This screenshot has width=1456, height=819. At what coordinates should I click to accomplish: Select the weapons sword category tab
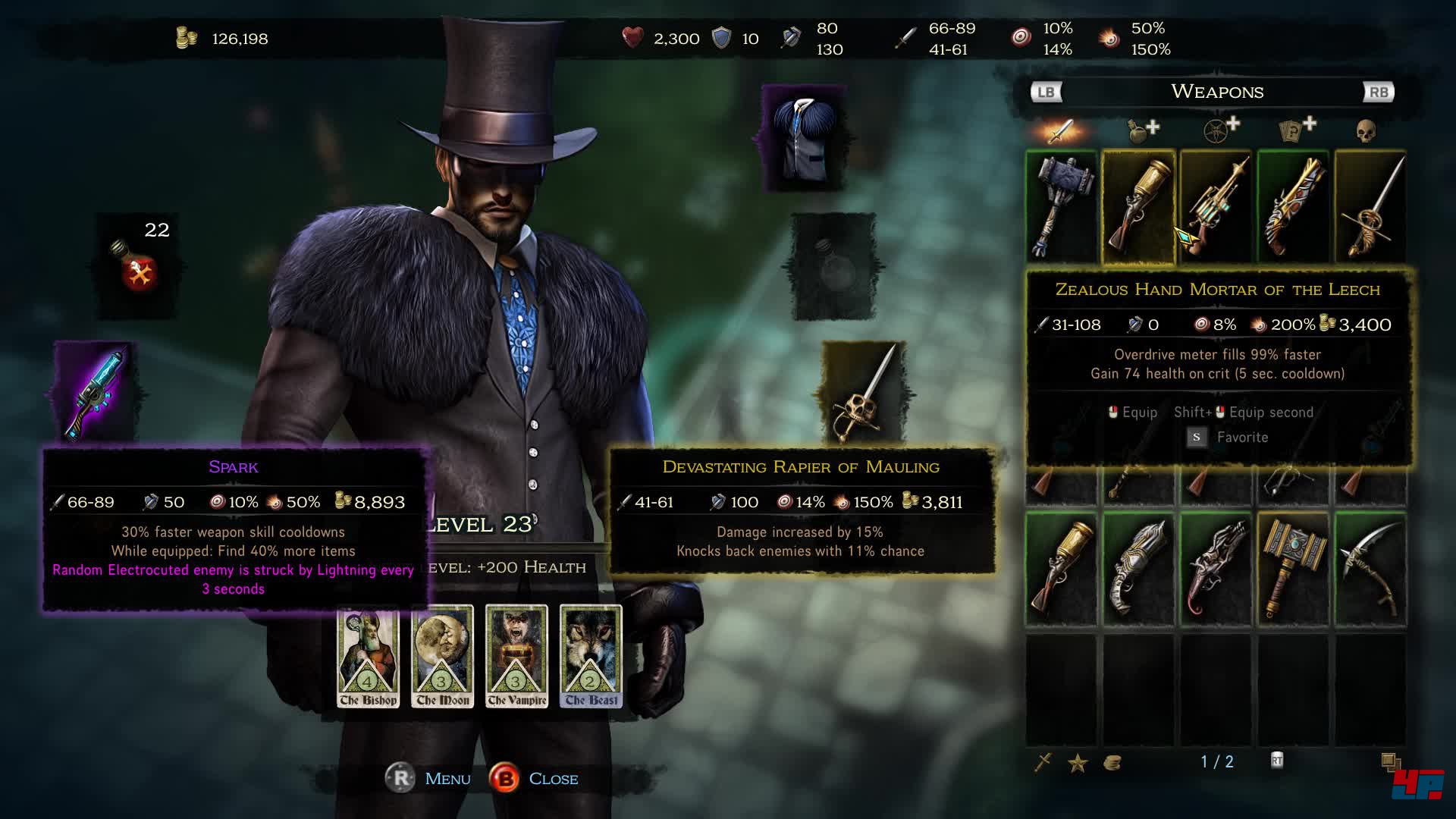click(1060, 131)
